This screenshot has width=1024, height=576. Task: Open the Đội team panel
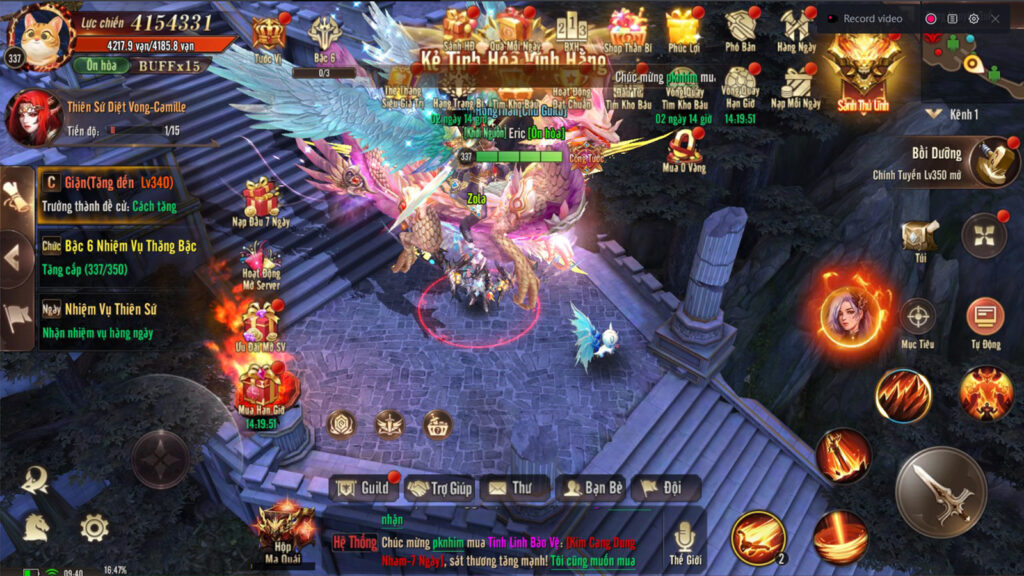[x=665, y=488]
